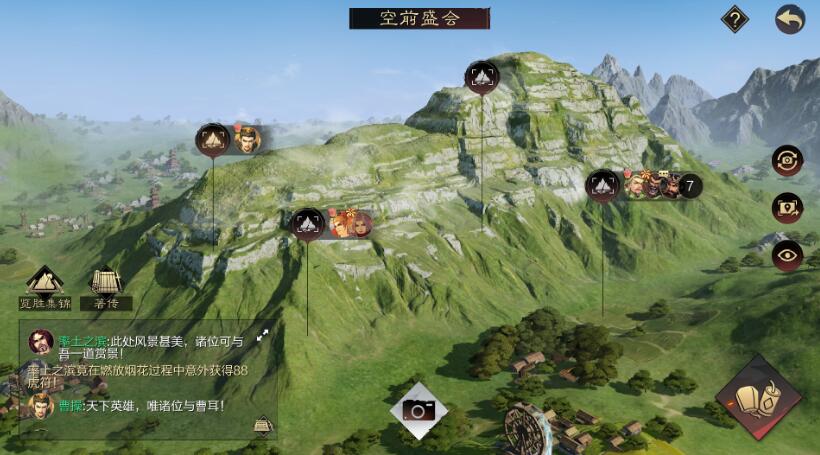This screenshot has height=455, width=820.
Task: Switch the photo frame mode icon
Action: click(787, 208)
